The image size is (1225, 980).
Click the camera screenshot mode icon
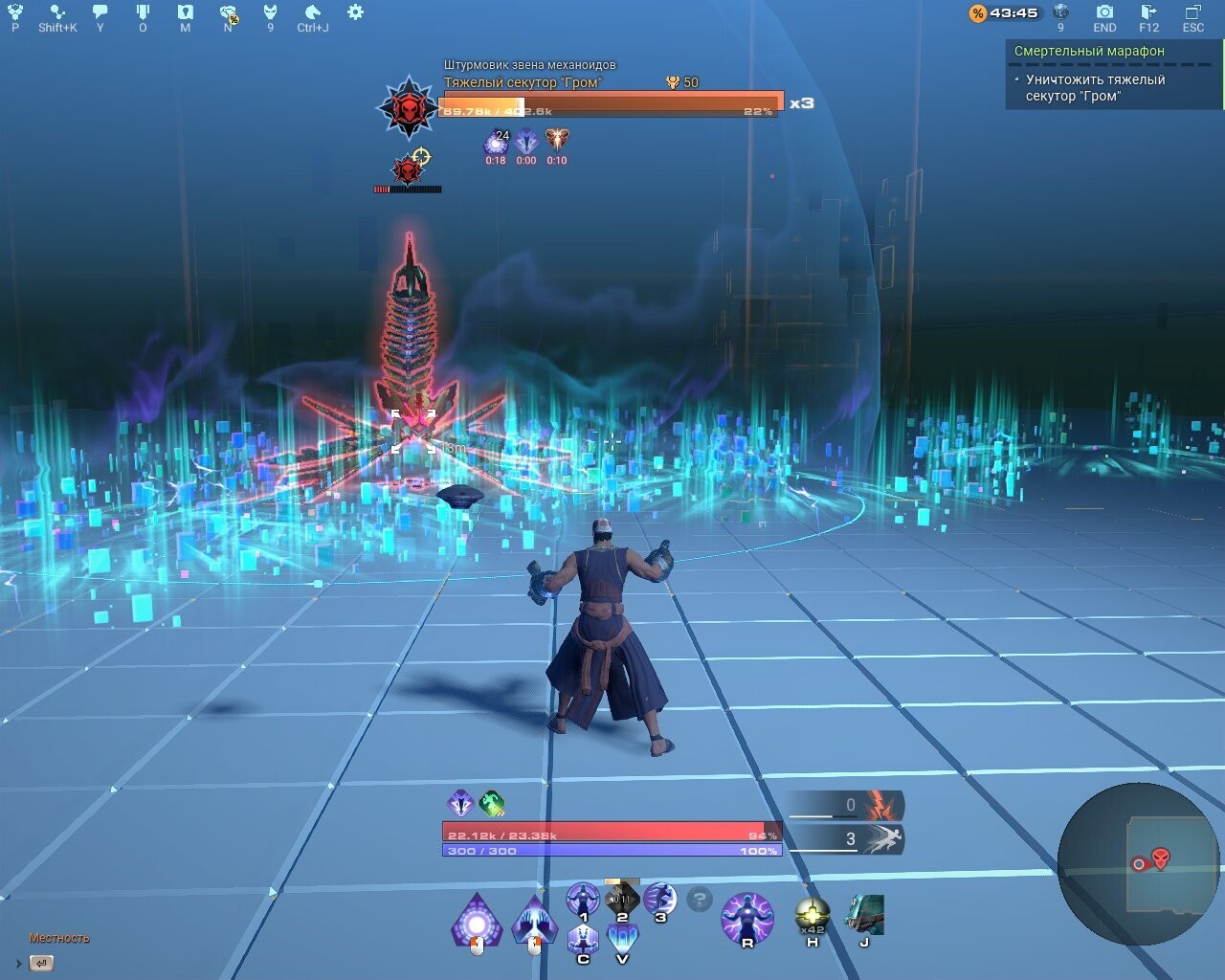pos(1104,12)
